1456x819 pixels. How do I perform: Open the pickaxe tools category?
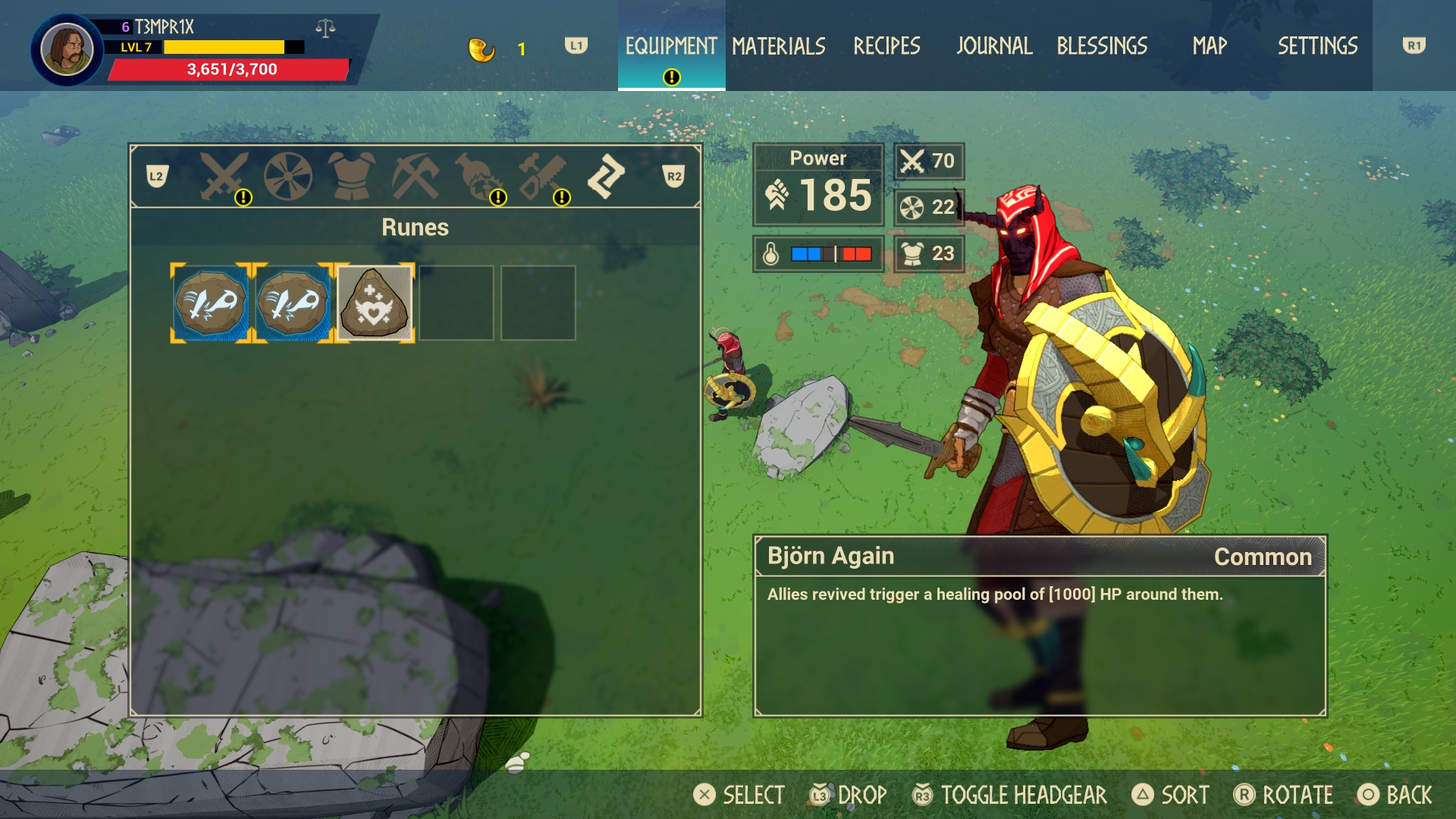point(415,177)
